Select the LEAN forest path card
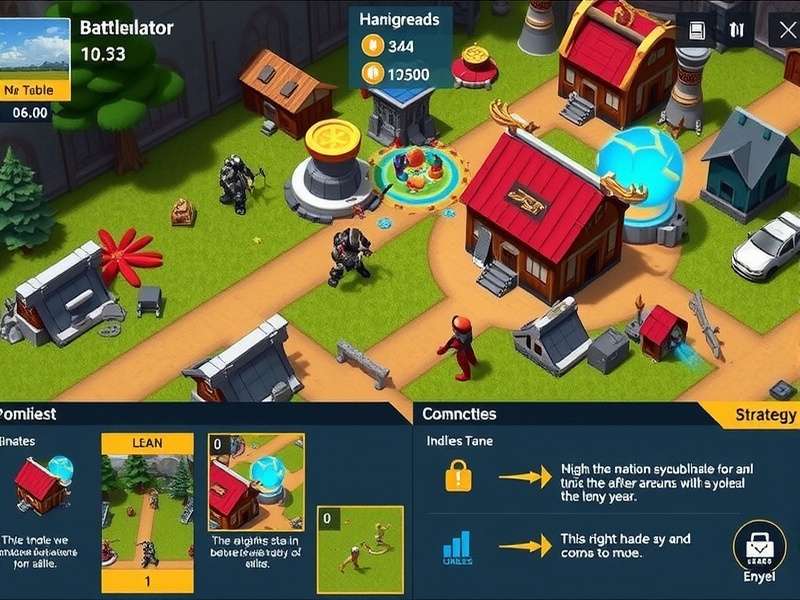Viewport: 800px width, 600px height. pyautogui.click(x=148, y=511)
